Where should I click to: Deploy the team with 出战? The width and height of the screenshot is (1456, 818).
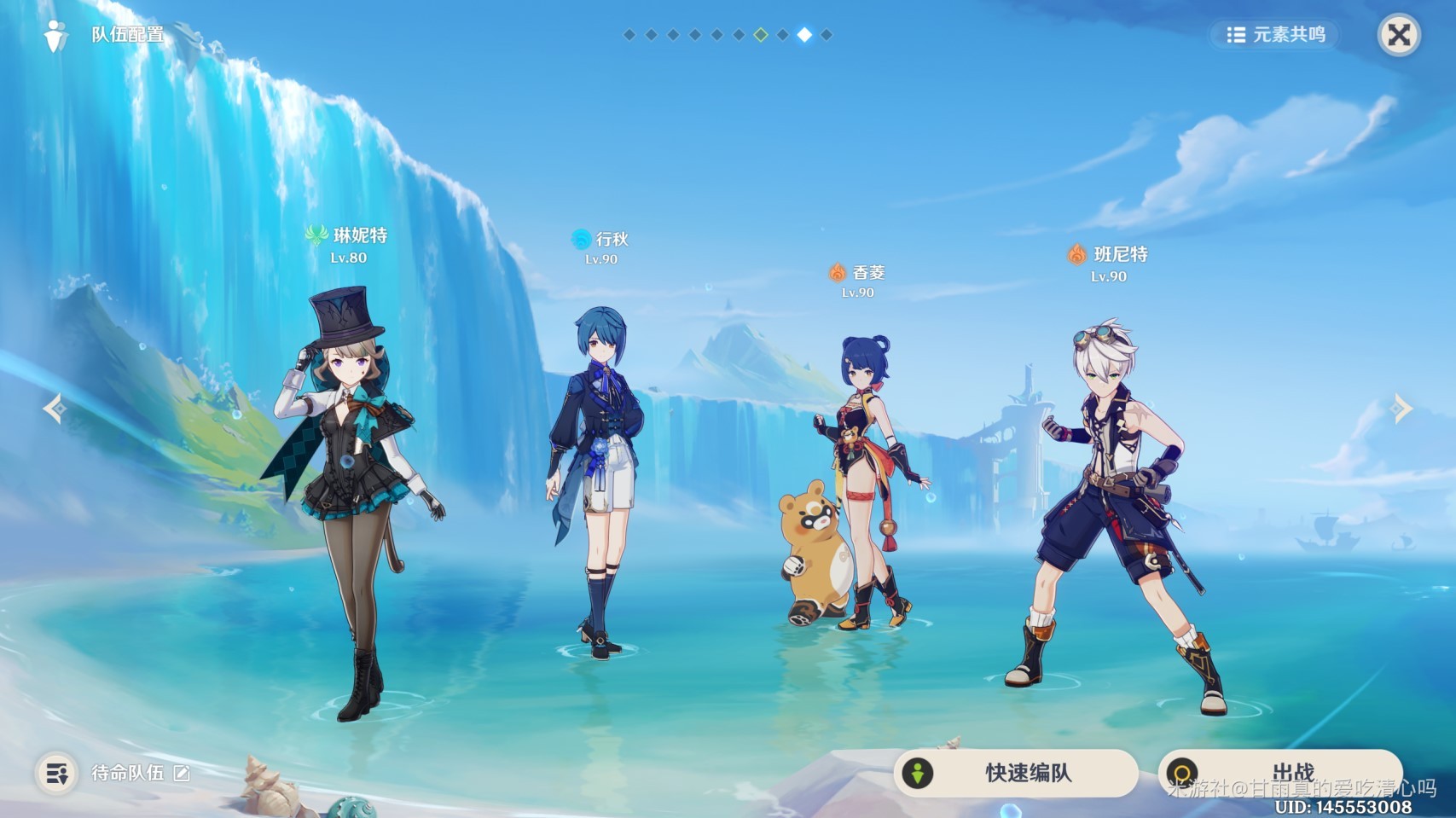click(1279, 773)
